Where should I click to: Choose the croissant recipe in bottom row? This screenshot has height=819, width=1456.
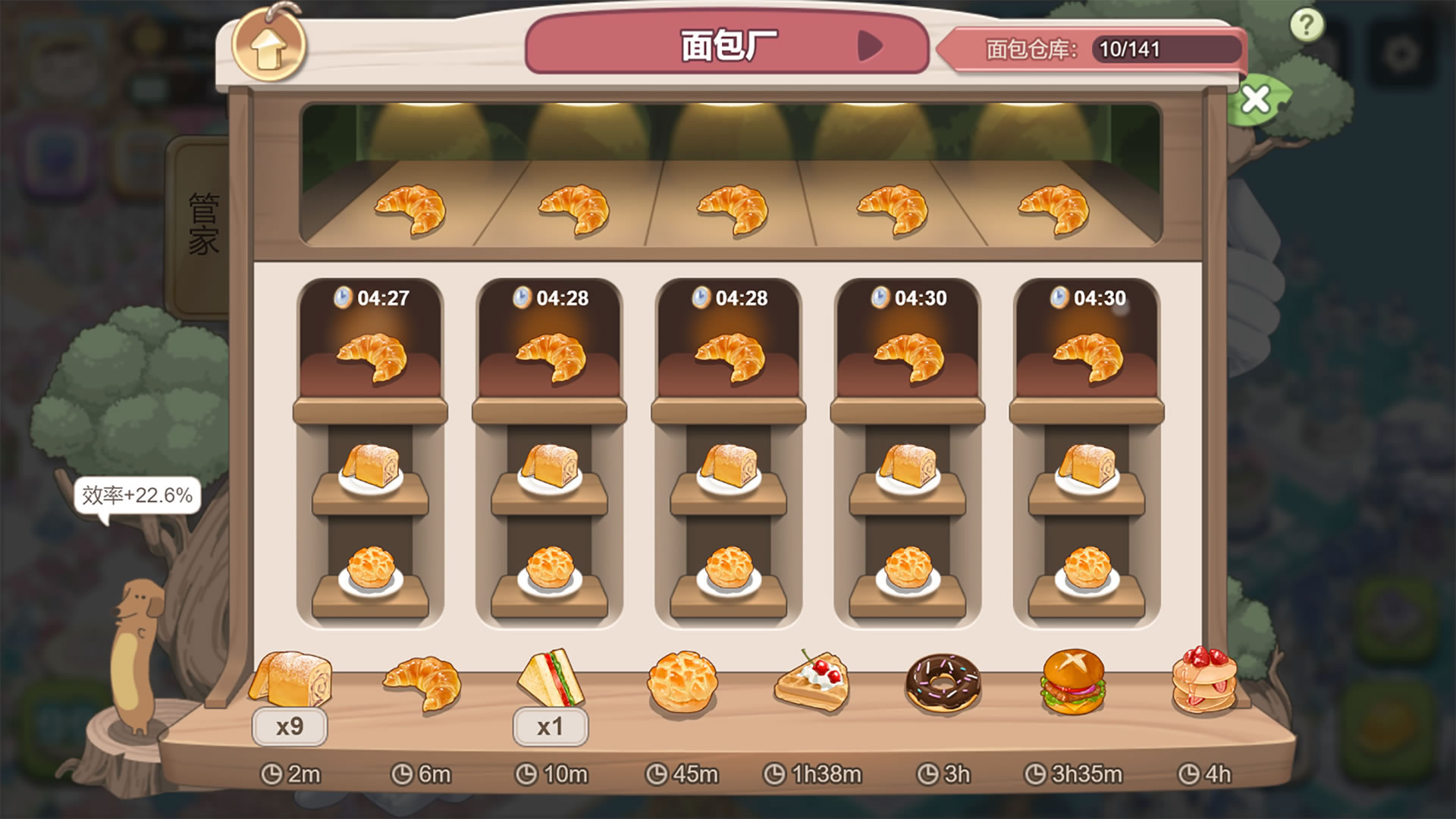(422, 682)
